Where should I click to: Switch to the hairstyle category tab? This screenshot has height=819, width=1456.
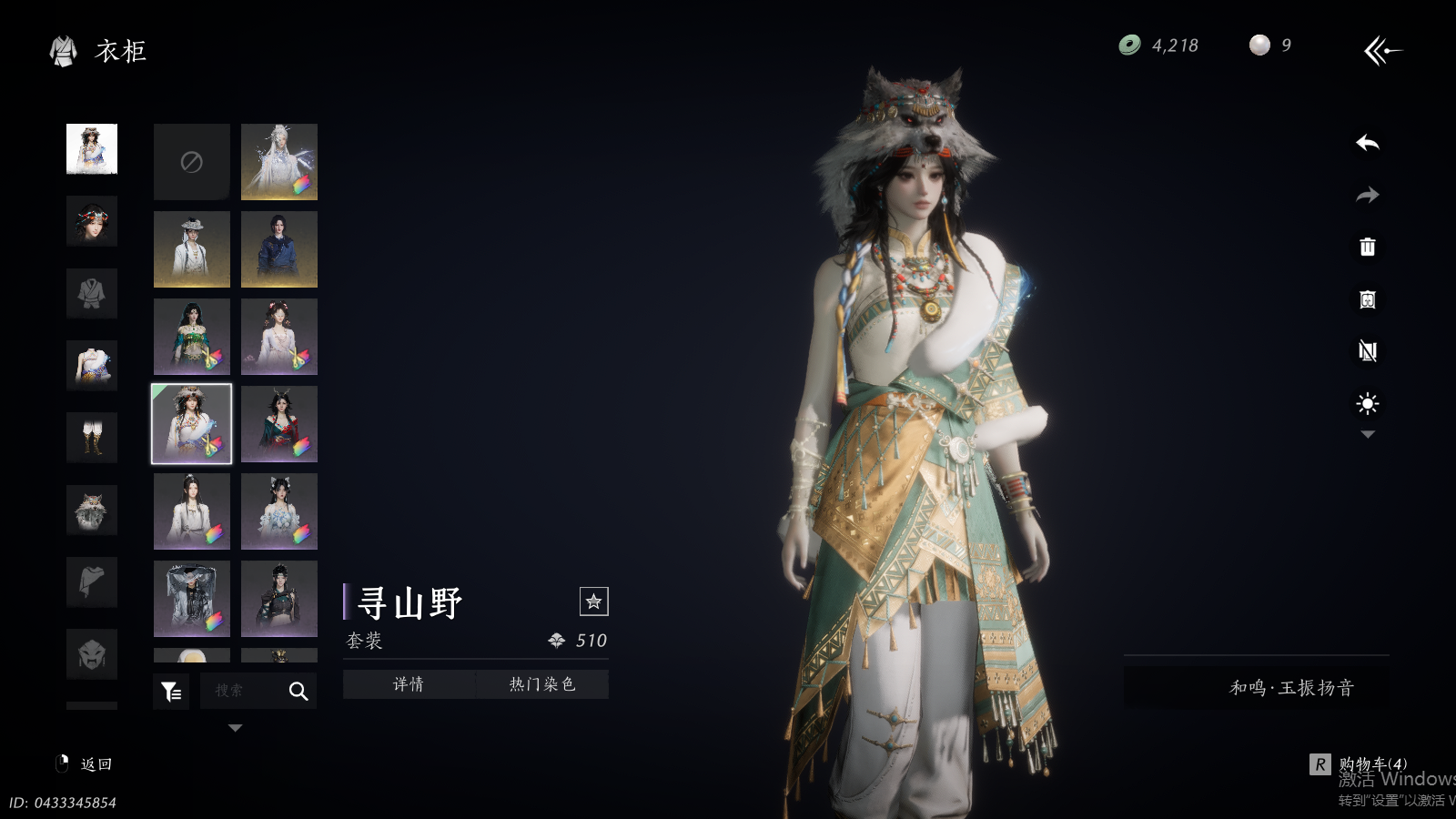[92, 221]
